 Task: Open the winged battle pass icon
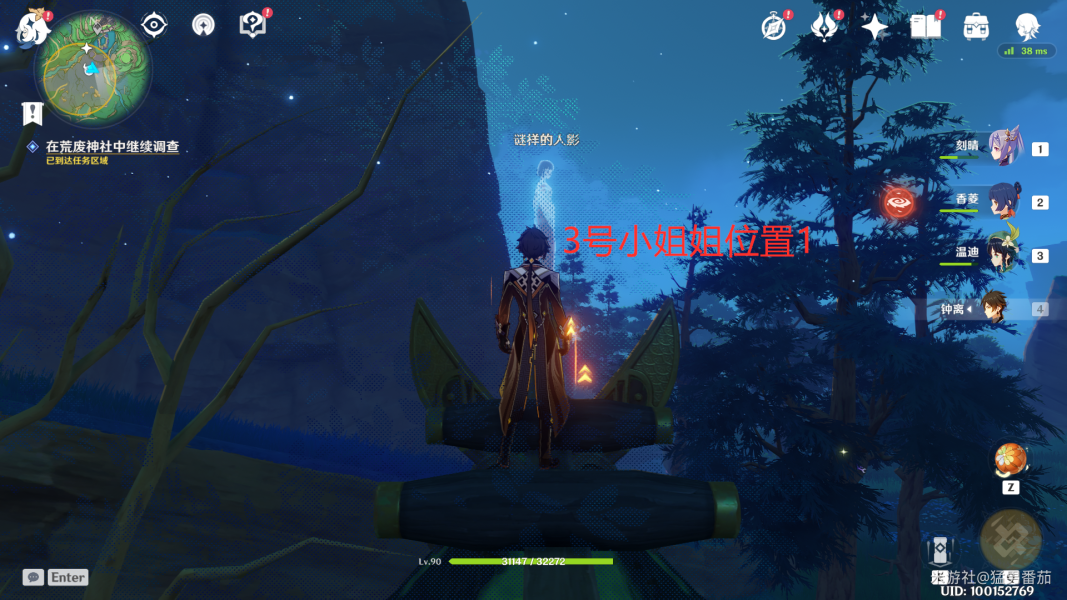[823, 27]
